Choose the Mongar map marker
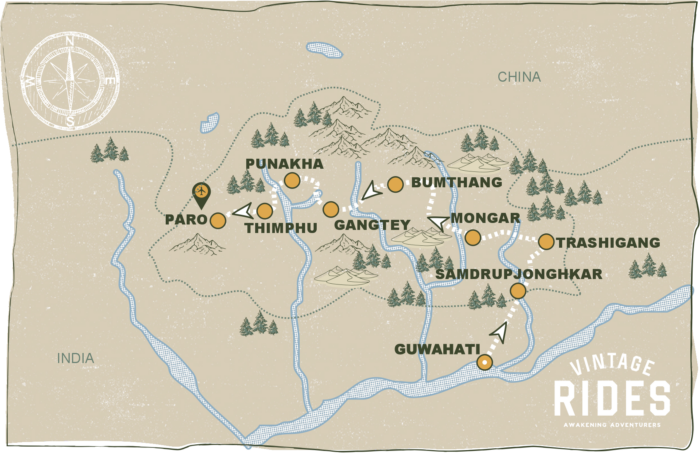This screenshot has width=700, height=454. pos(472,237)
